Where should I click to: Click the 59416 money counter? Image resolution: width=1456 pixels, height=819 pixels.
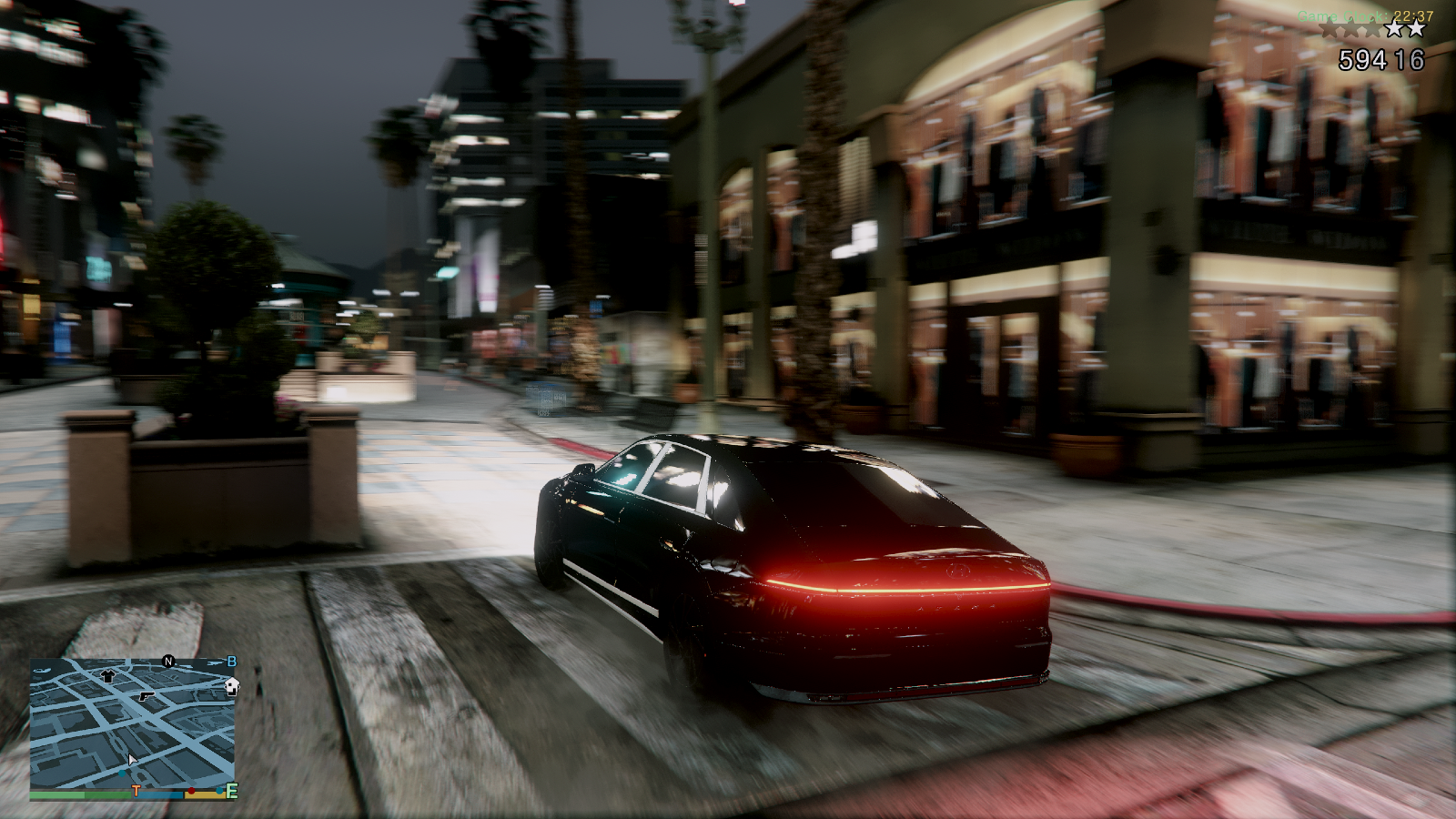click(1381, 59)
